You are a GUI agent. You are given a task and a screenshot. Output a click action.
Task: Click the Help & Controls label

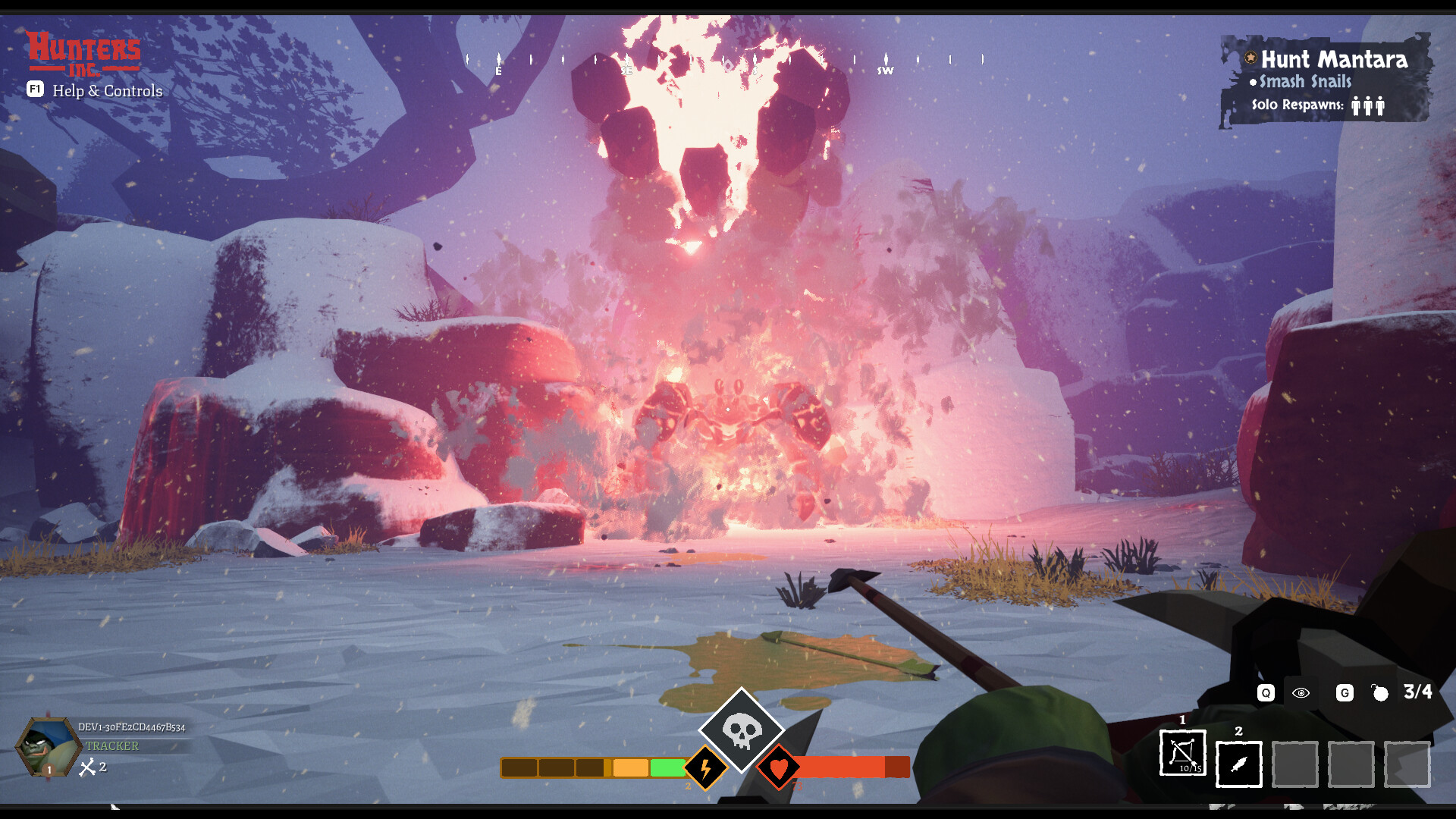107,91
